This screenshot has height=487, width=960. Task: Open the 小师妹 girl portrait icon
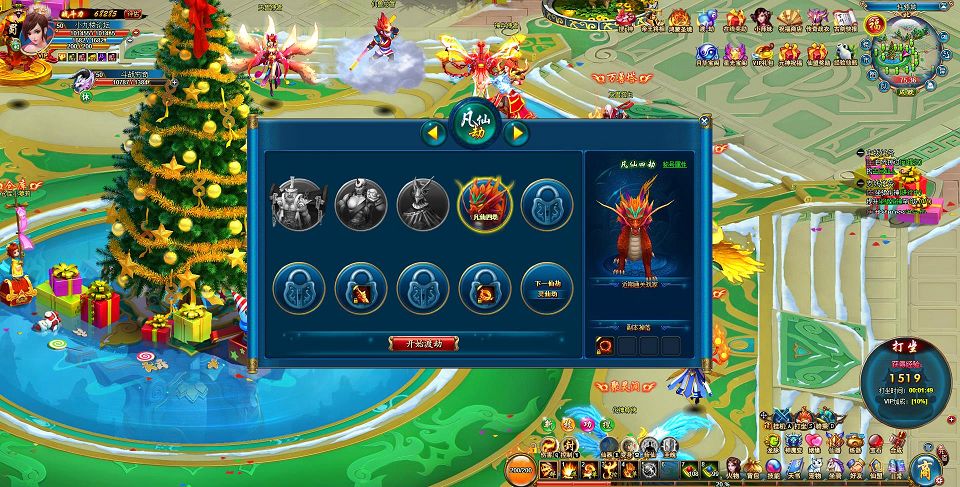762,18
